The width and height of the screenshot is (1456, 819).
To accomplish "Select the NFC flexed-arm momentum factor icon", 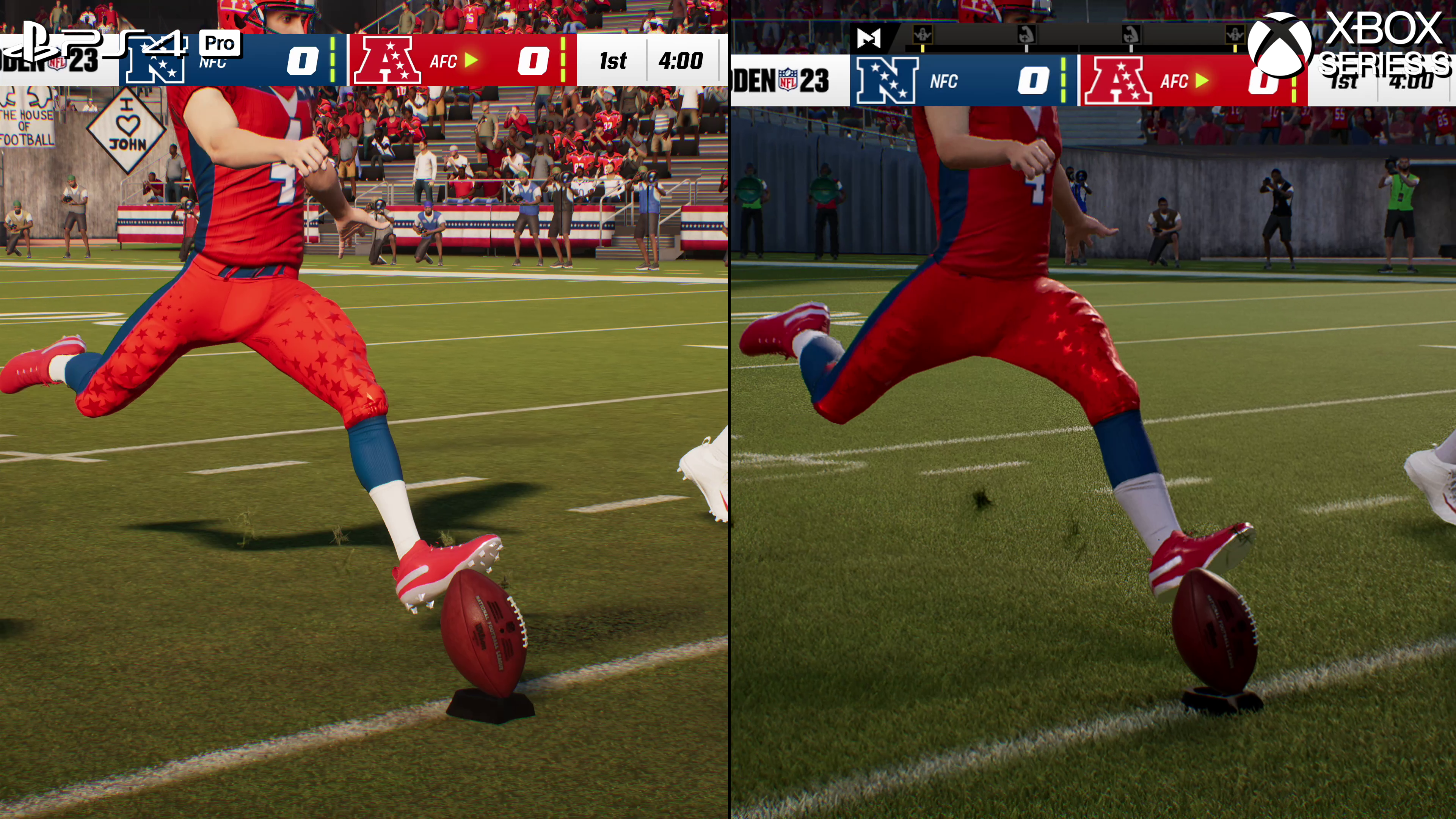I will coord(1026,35).
